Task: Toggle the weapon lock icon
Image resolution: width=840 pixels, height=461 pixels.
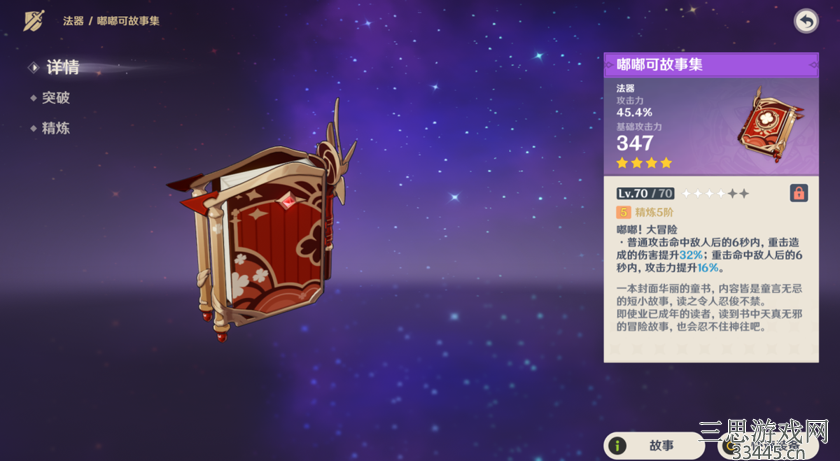Action: pos(799,193)
